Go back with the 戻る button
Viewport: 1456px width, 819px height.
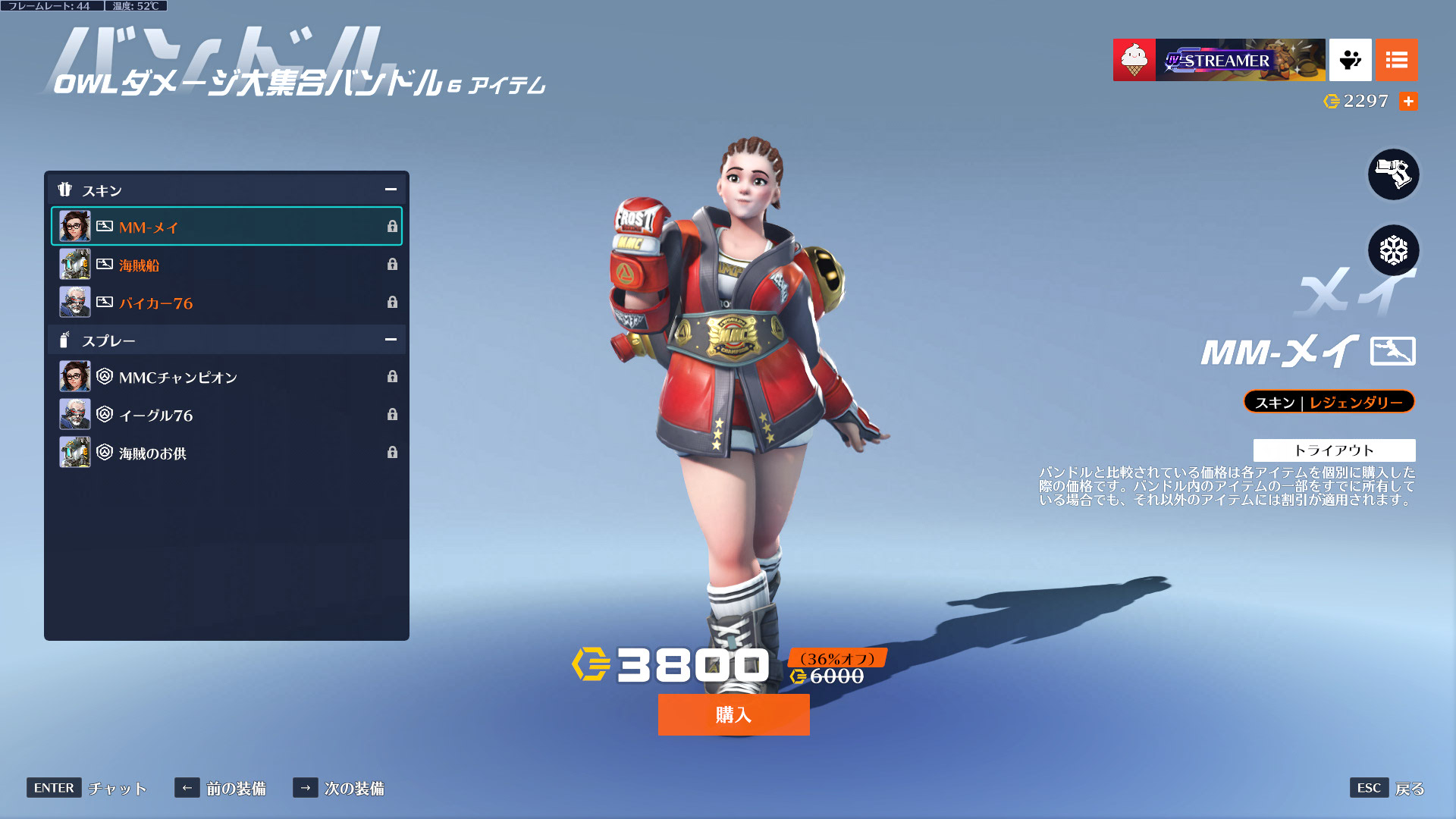[x=1387, y=788]
